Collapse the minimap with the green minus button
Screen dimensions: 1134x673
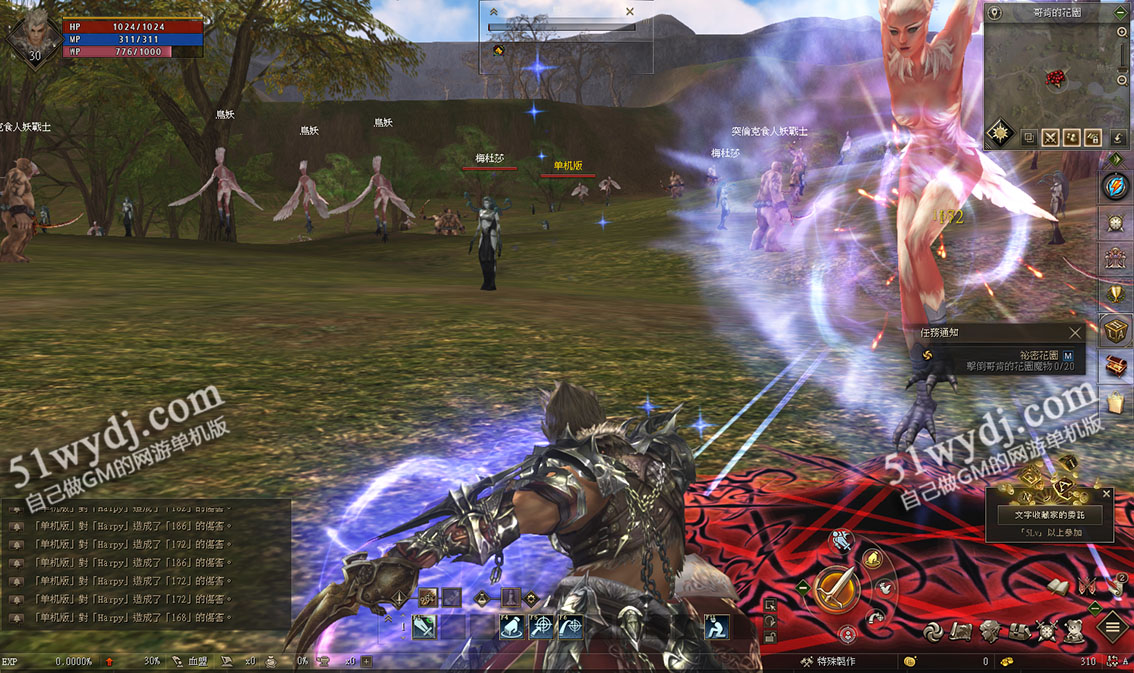coord(1121,13)
